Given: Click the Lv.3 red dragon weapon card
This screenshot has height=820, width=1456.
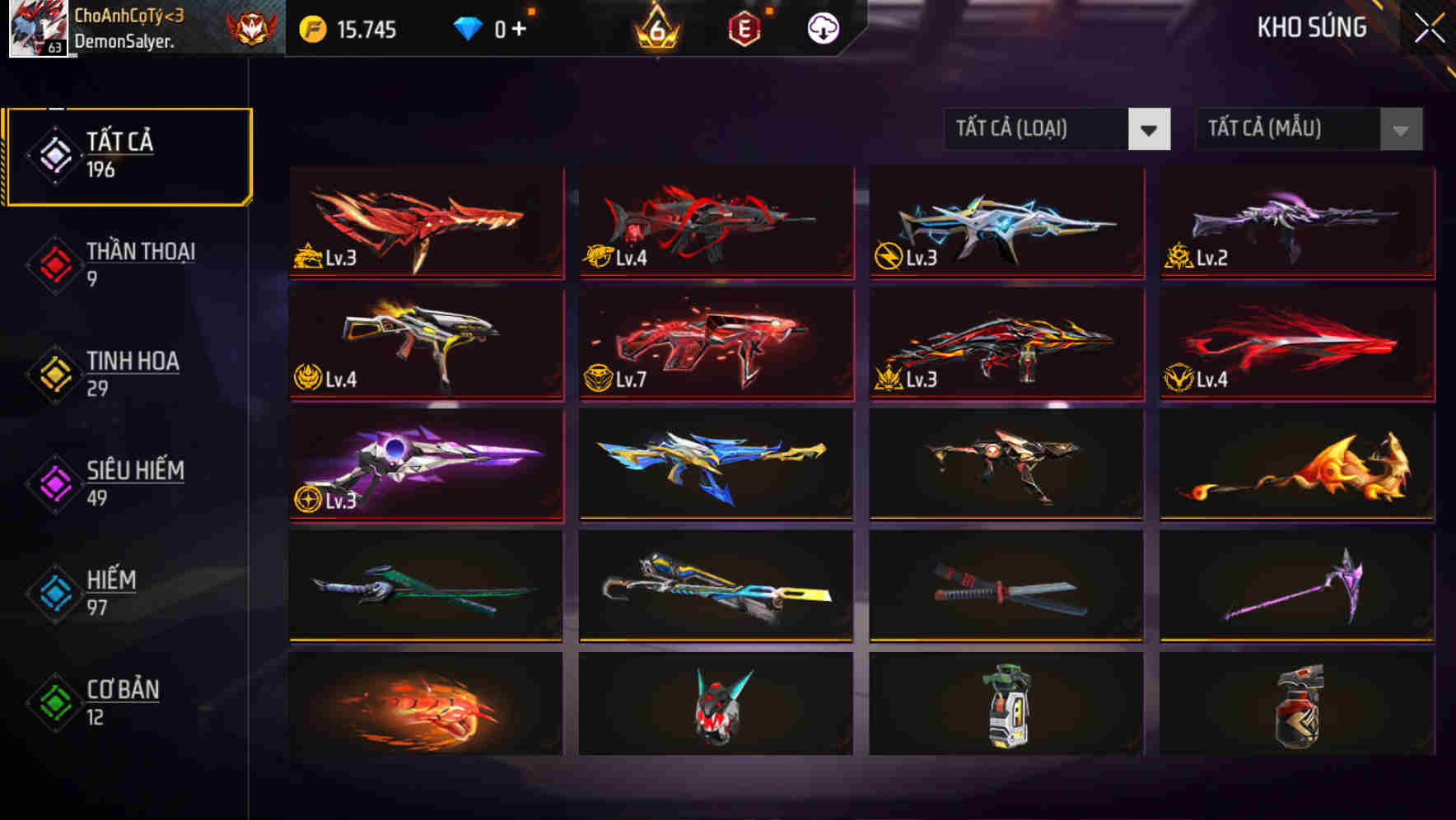Looking at the screenshot, I should pyautogui.click(x=425, y=224).
